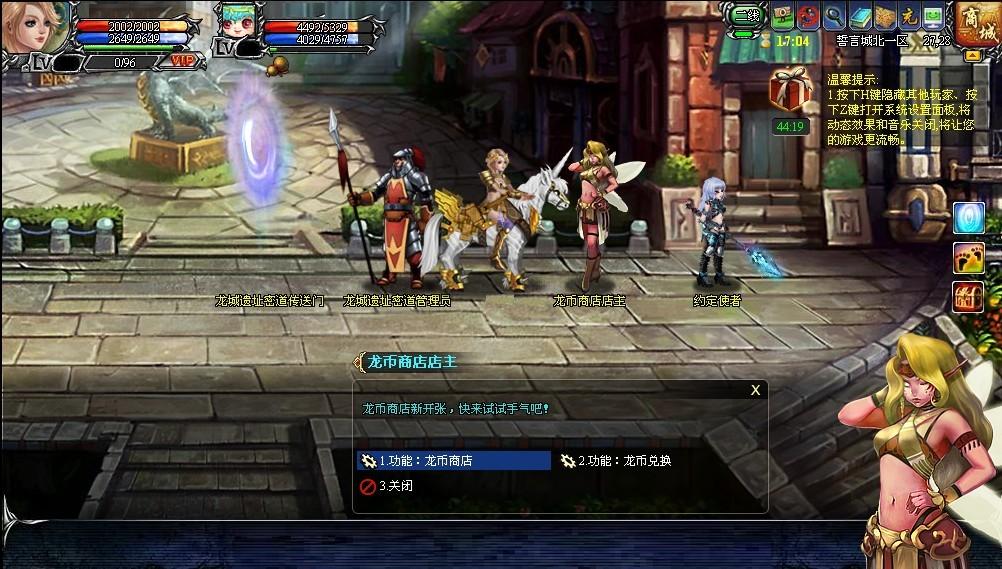Image resolution: width=1002 pixels, height=569 pixels.
Task: Open the woven map texture icon
Action: click(x=884, y=17)
